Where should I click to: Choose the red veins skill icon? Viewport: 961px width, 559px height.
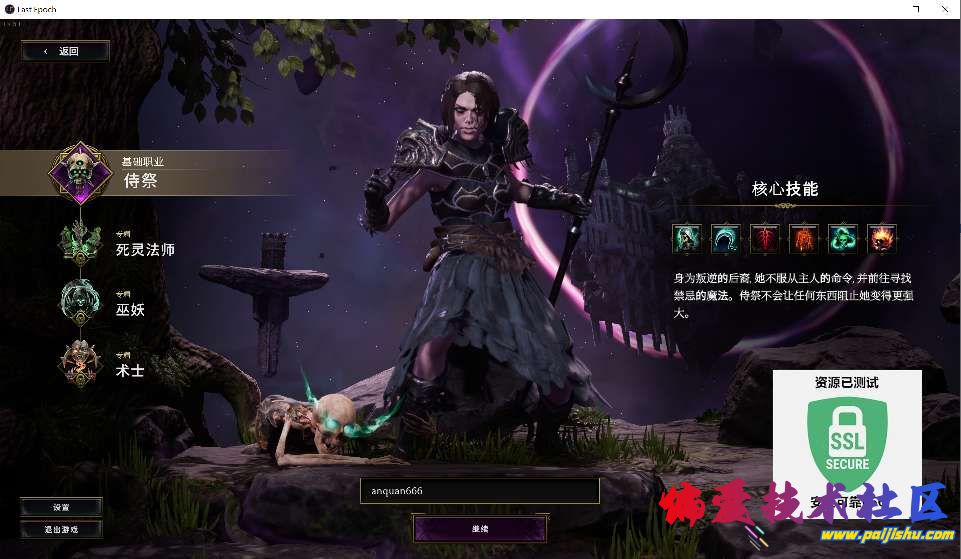pyautogui.click(x=765, y=239)
